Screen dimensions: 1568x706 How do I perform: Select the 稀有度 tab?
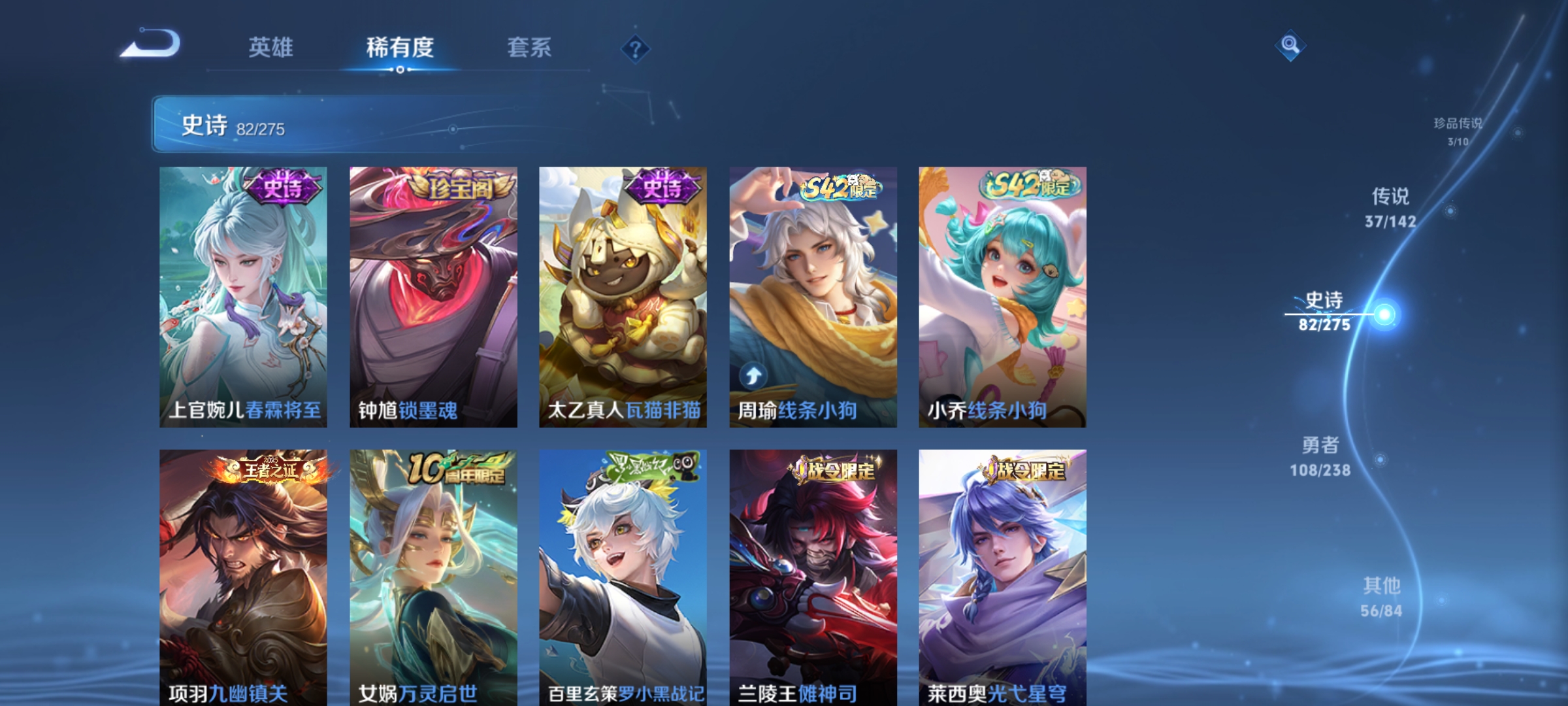(x=400, y=47)
